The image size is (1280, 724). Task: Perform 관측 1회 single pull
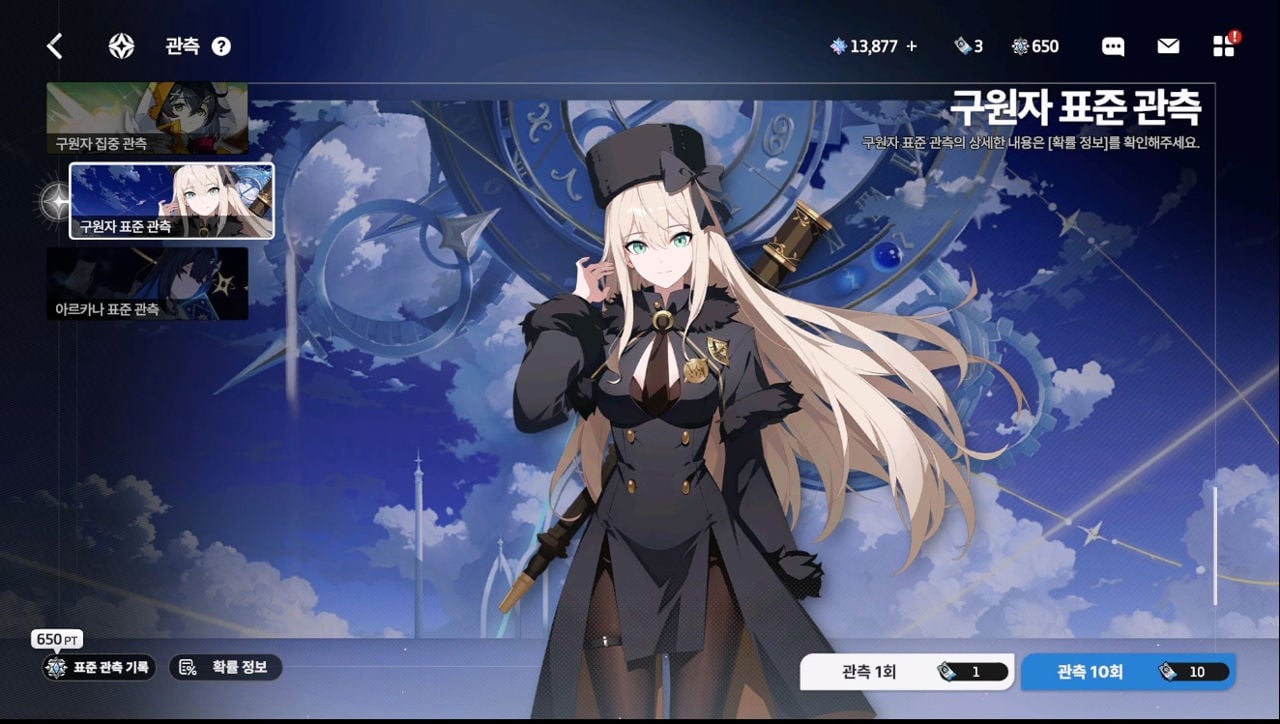tap(906, 672)
